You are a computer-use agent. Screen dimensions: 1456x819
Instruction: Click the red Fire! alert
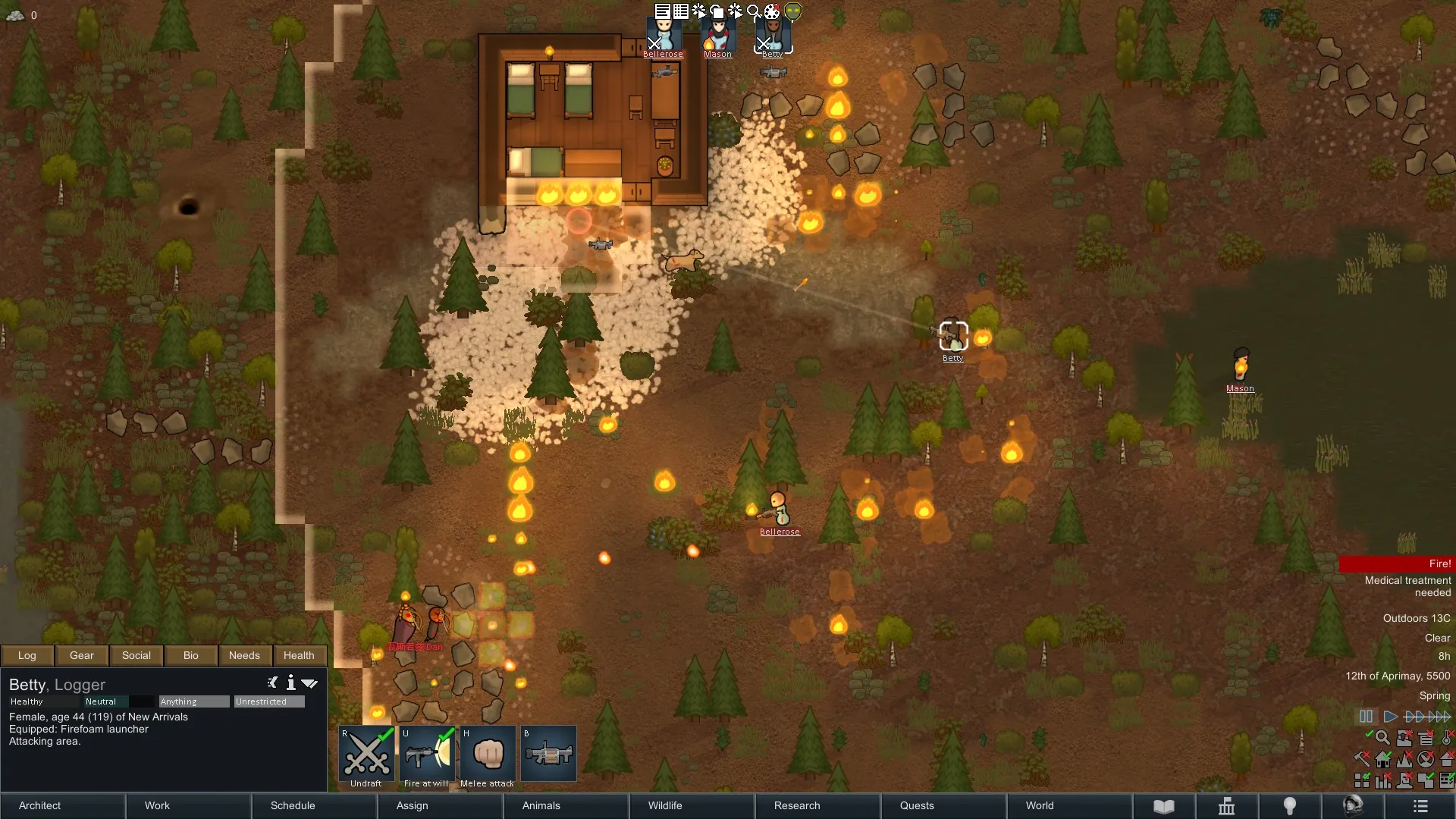pos(1396,563)
